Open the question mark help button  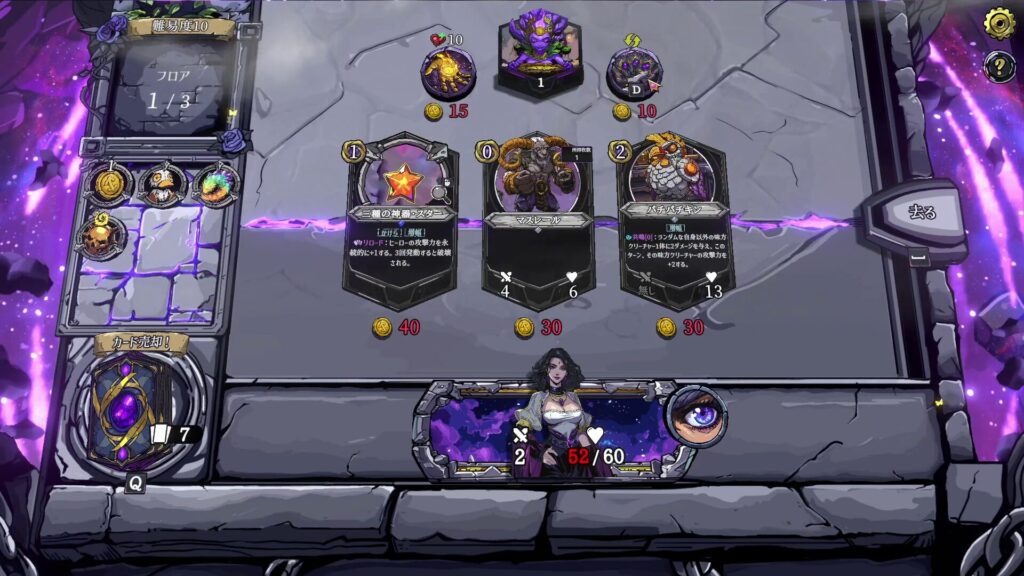pos(999,67)
